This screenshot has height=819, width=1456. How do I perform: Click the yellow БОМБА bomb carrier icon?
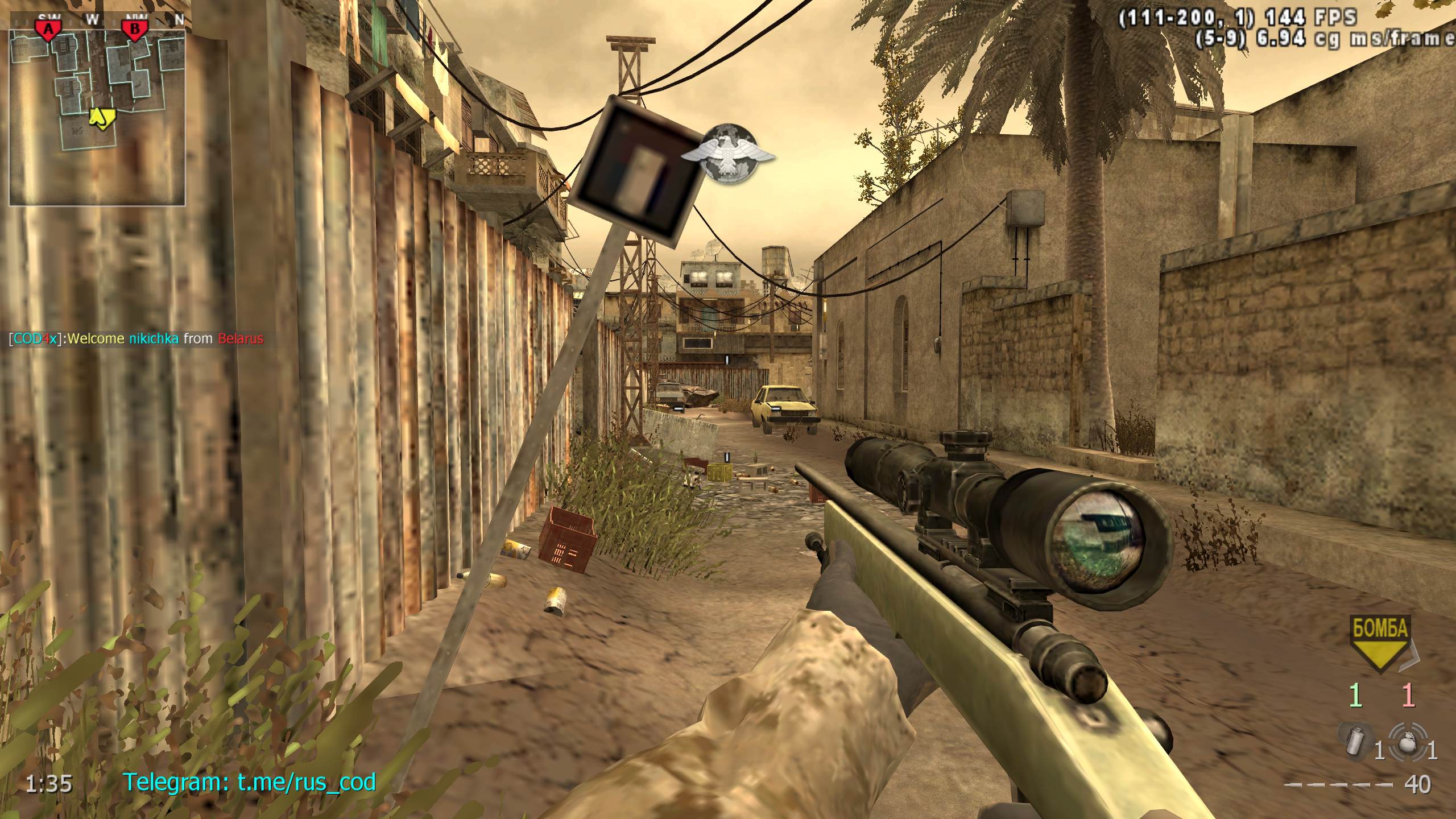(1379, 642)
